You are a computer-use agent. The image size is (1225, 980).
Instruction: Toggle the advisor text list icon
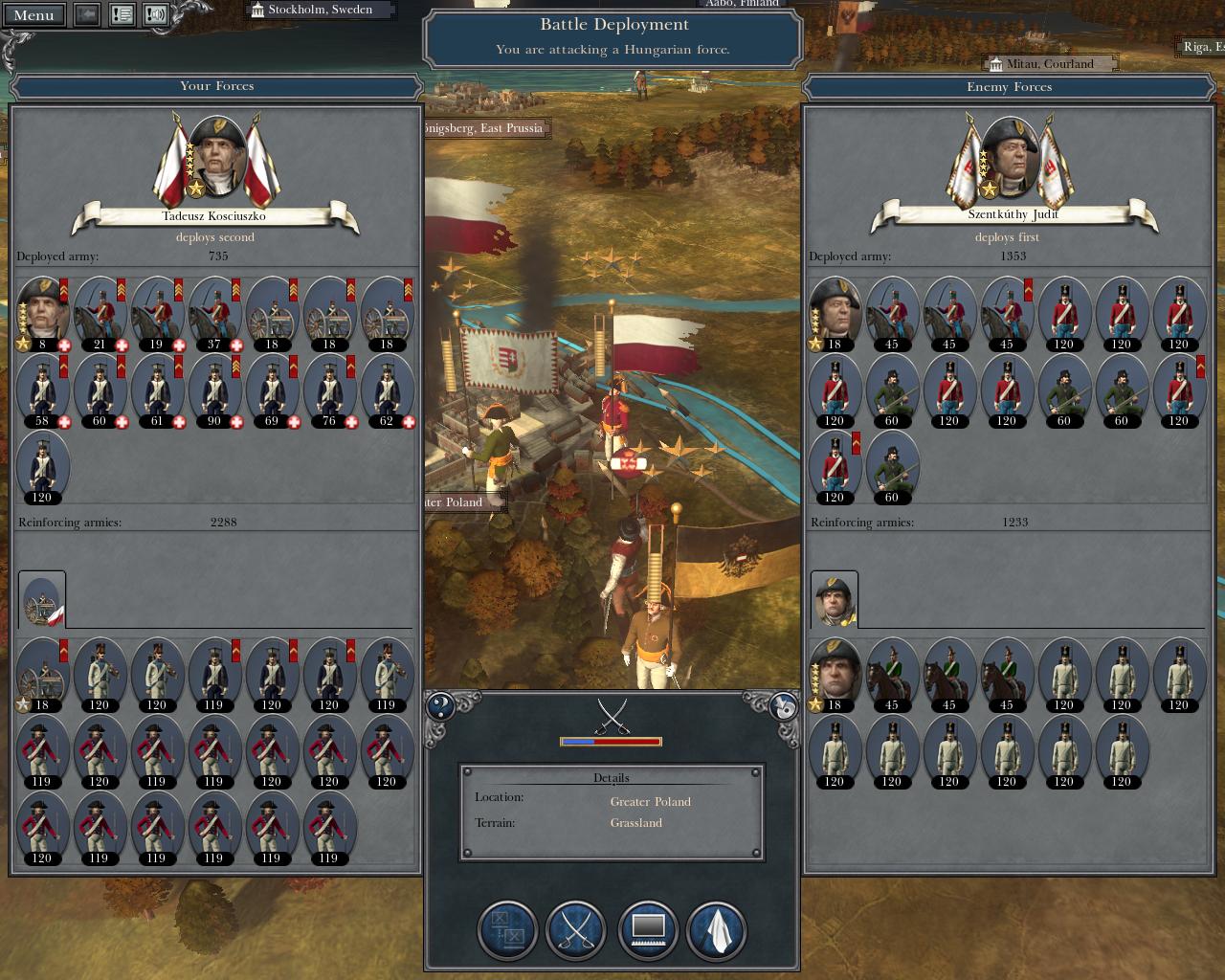tap(122, 14)
